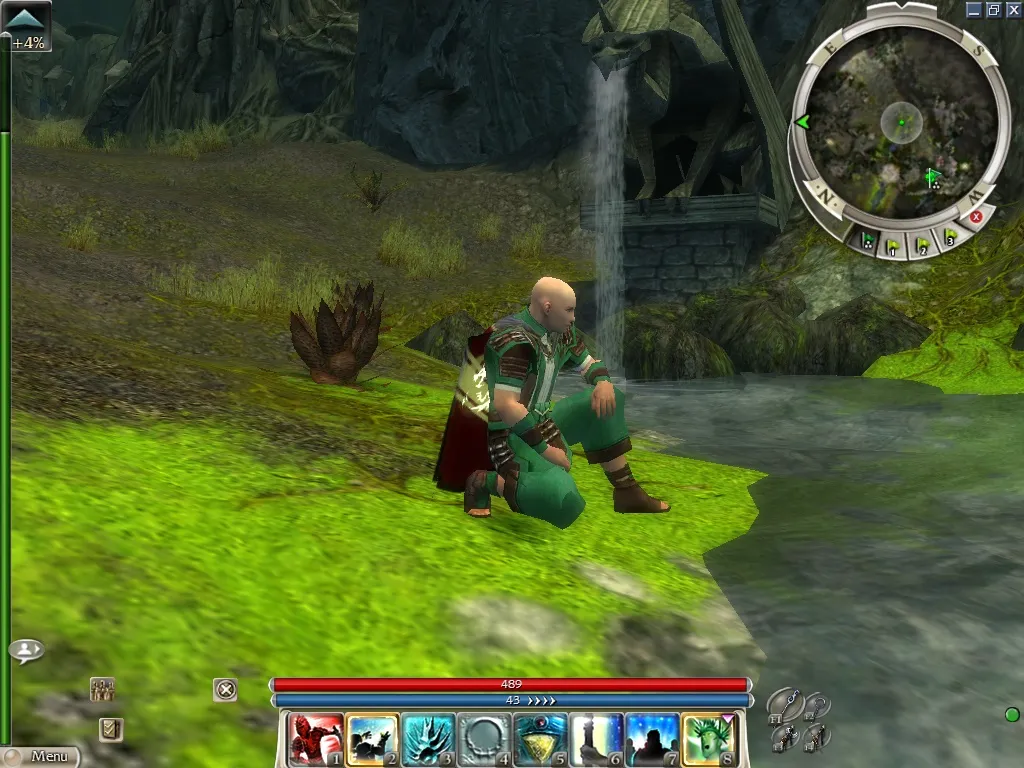The image size is (1024, 768).
Task: Cast the blue silhouette skill in slot 7
Action: tap(653, 739)
